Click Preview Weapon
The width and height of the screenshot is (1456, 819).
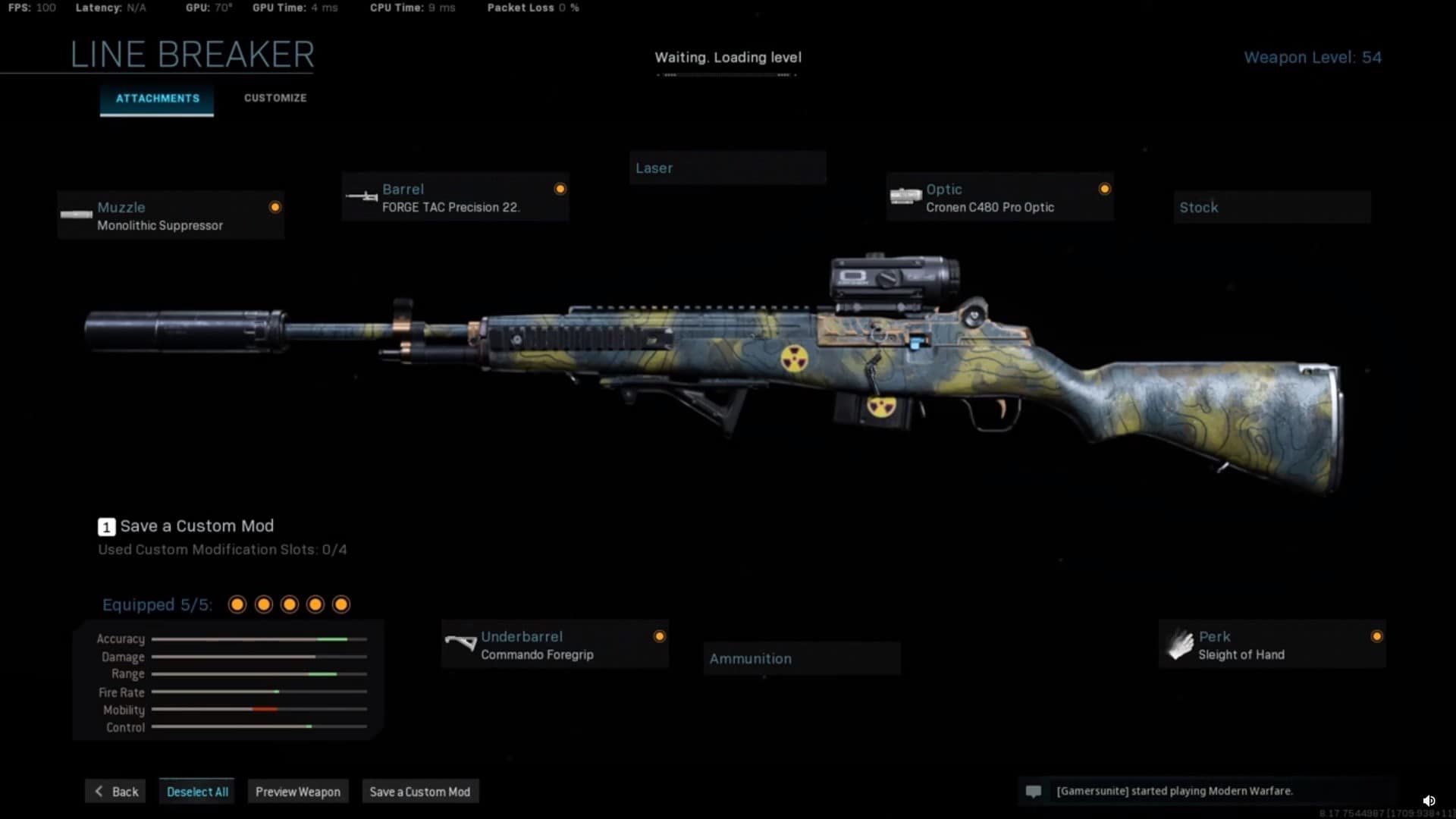(297, 791)
